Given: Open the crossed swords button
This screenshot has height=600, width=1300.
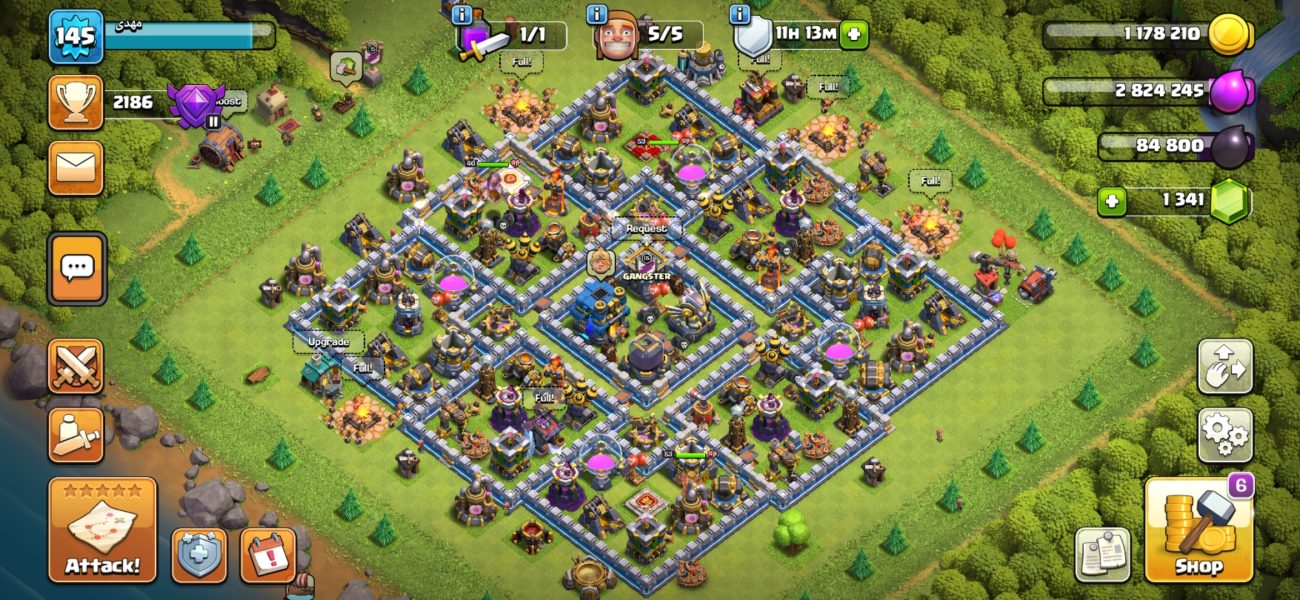Looking at the screenshot, I should 76,366.
